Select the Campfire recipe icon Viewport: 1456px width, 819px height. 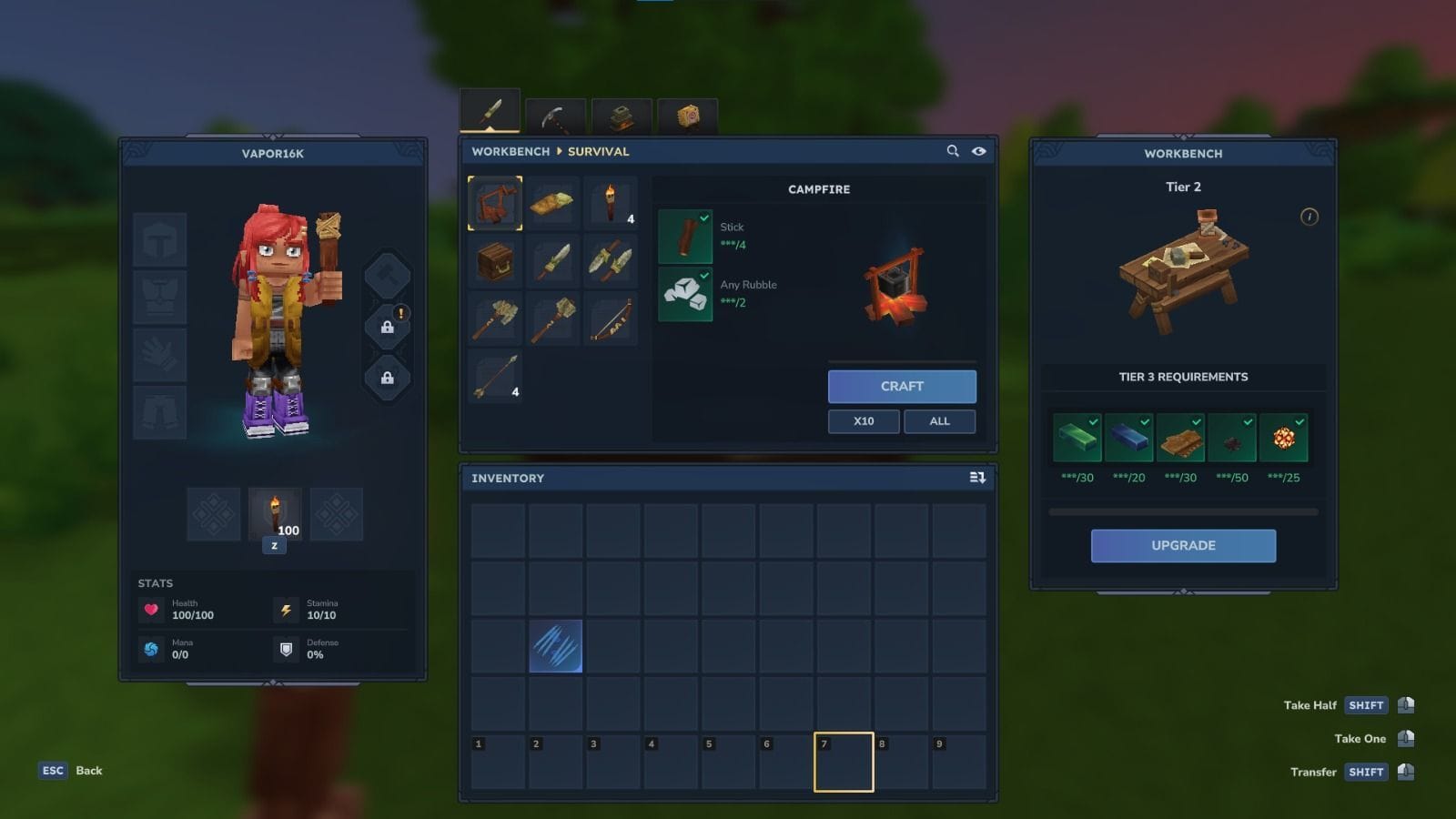pyautogui.click(x=494, y=204)
